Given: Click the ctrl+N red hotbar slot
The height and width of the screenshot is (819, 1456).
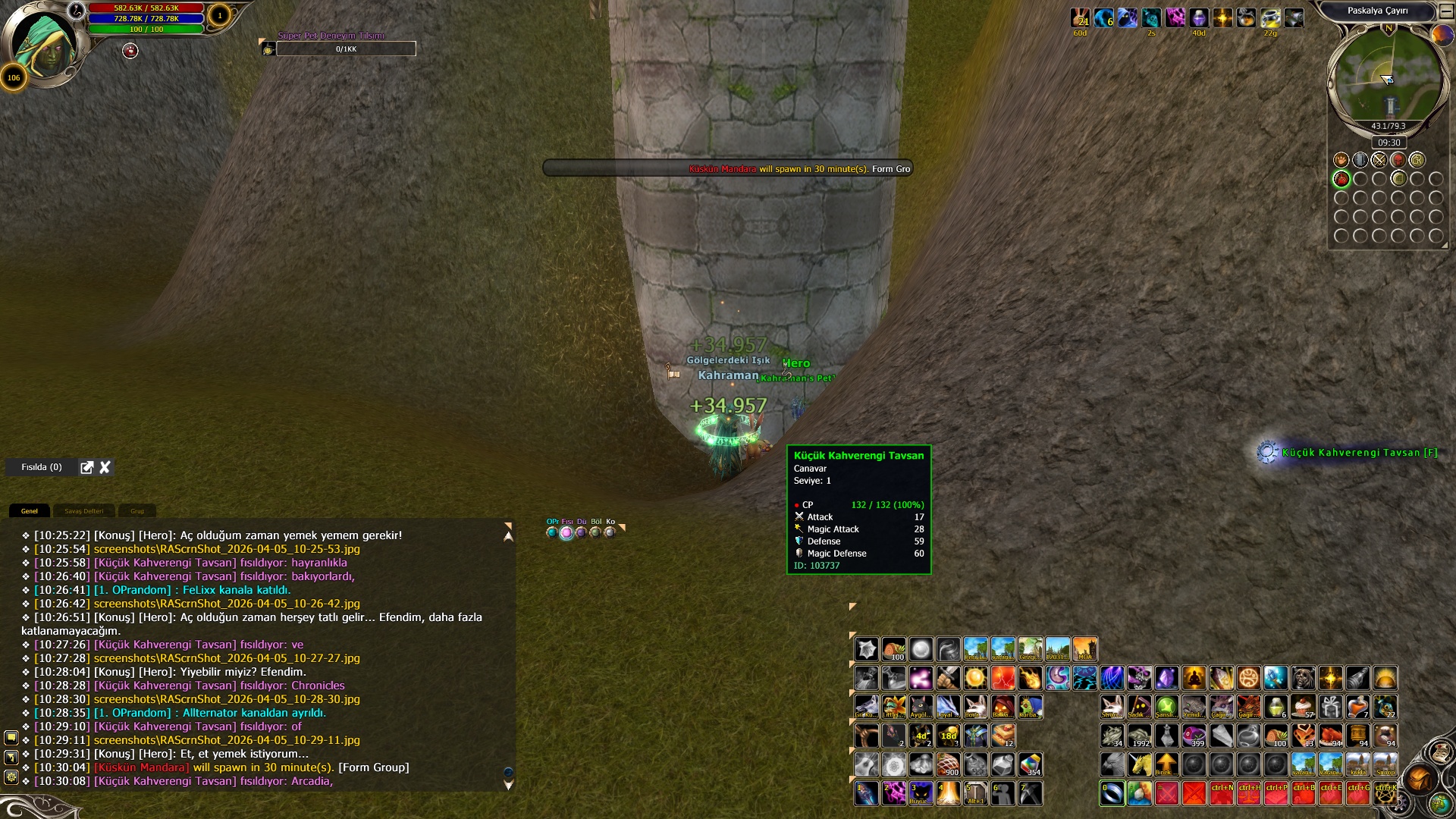Looking at the screenshot, I should click(x=1221, y=793).
